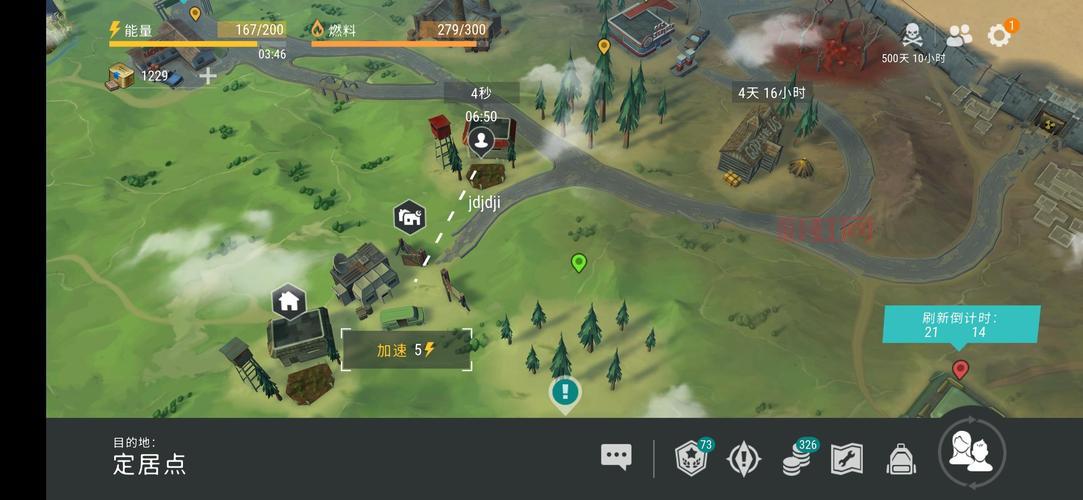This screenshot has height=500, width=1083.
Task: Tap the skull and crossbones icon
Action: [913, 36]
